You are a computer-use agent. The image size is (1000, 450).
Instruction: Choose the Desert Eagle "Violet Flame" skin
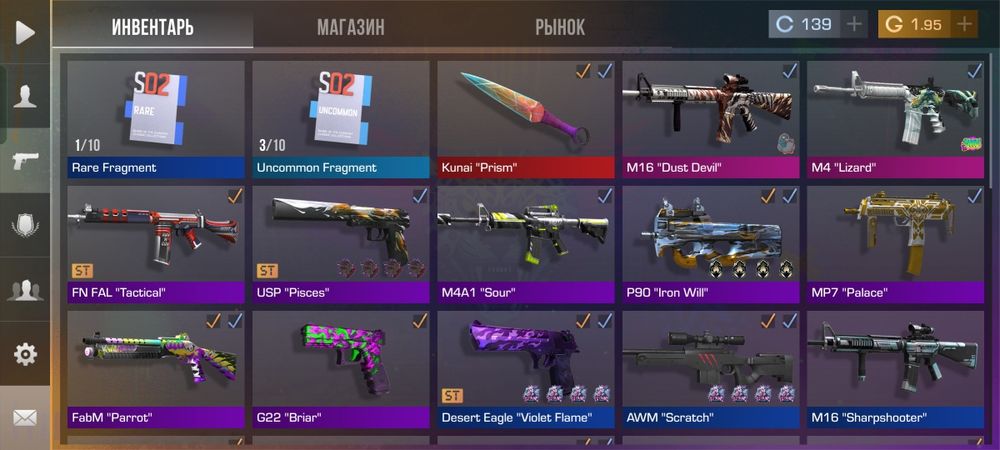coord(525,368)
